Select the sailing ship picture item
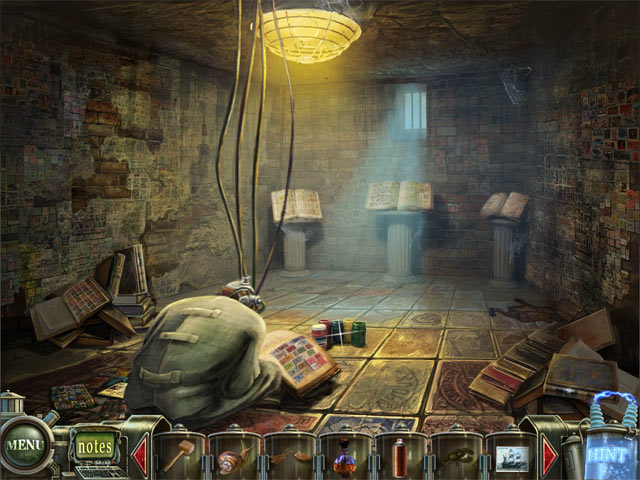This screenshot has height=480, width=640. tap(510, 458)
